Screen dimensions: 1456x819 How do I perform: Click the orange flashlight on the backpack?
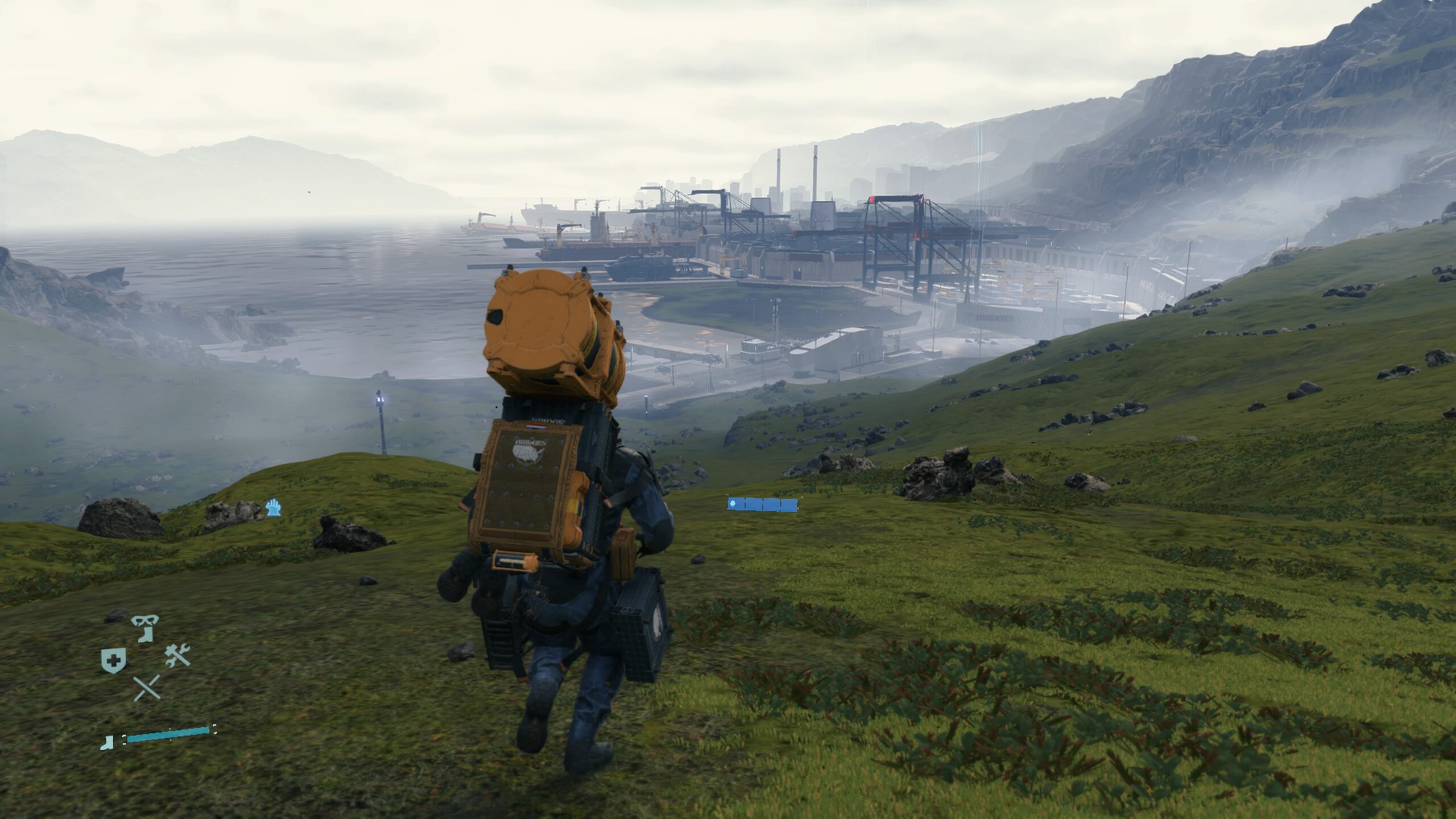[x=515, y=560]
